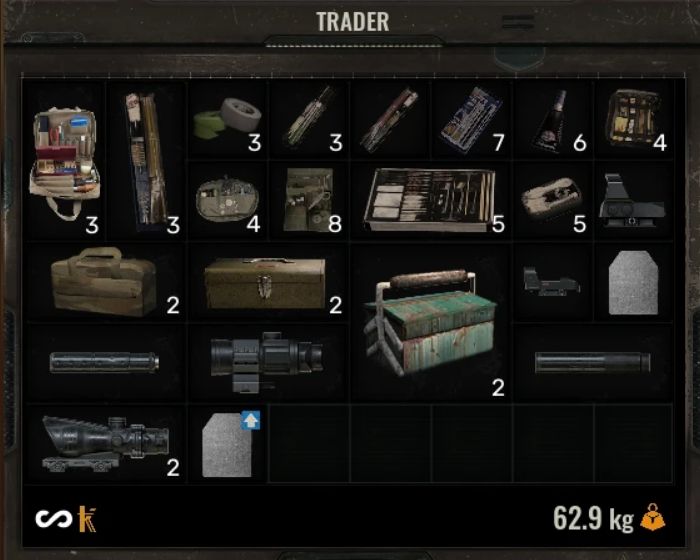
Task: Choose the suppressor beside the rusty toolbox
Action: [x=592, y=362]
